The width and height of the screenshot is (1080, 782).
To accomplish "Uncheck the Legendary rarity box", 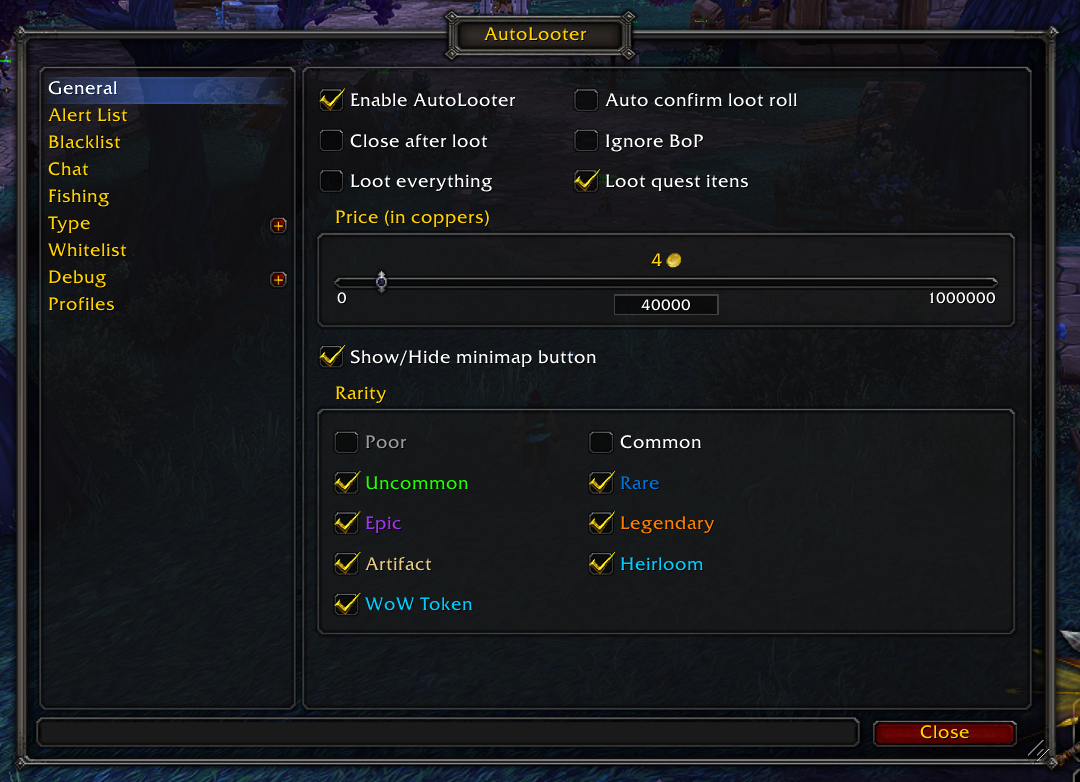I will click(x=601, y=523).
